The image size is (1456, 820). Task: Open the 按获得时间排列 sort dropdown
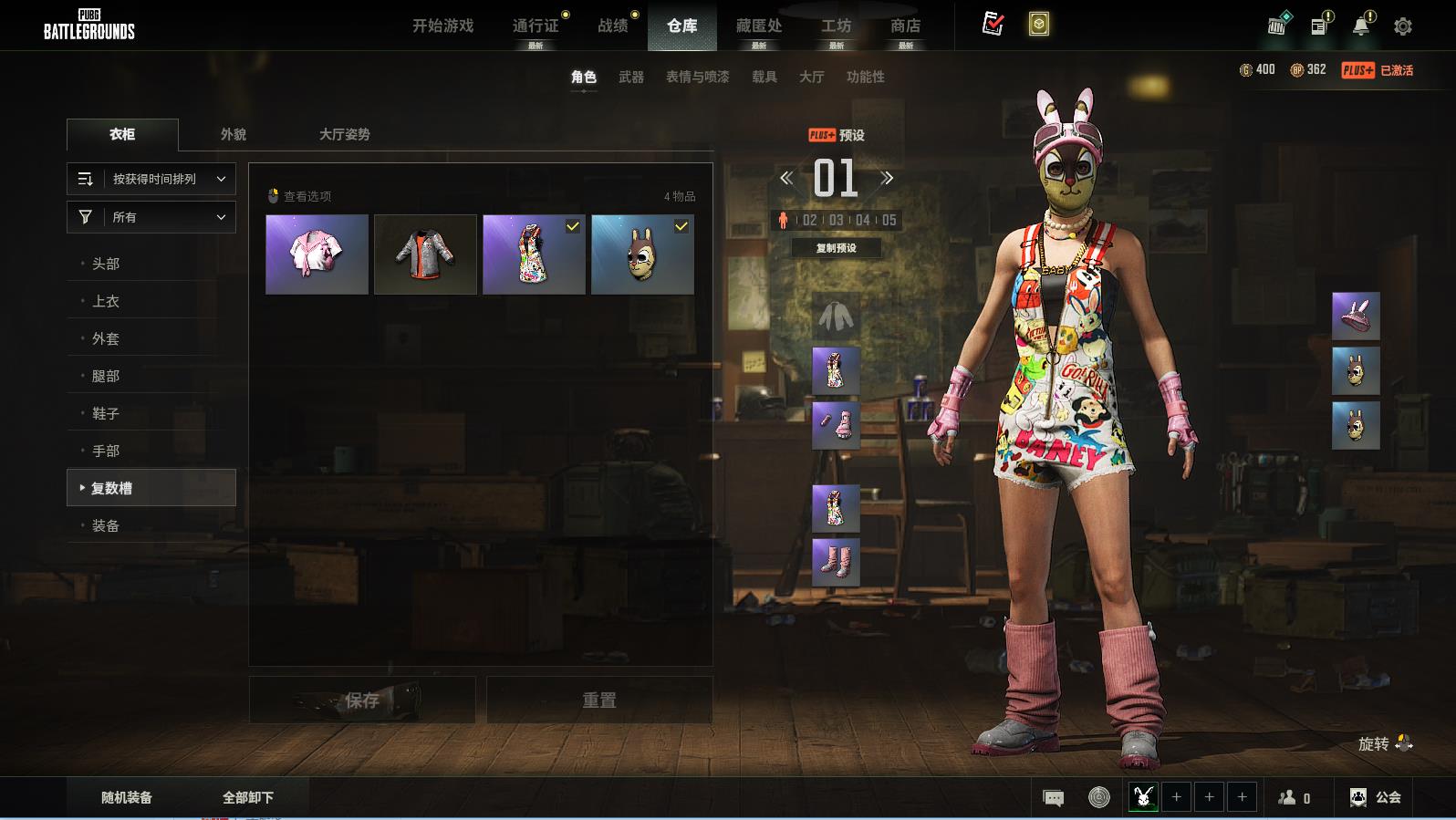151,179
